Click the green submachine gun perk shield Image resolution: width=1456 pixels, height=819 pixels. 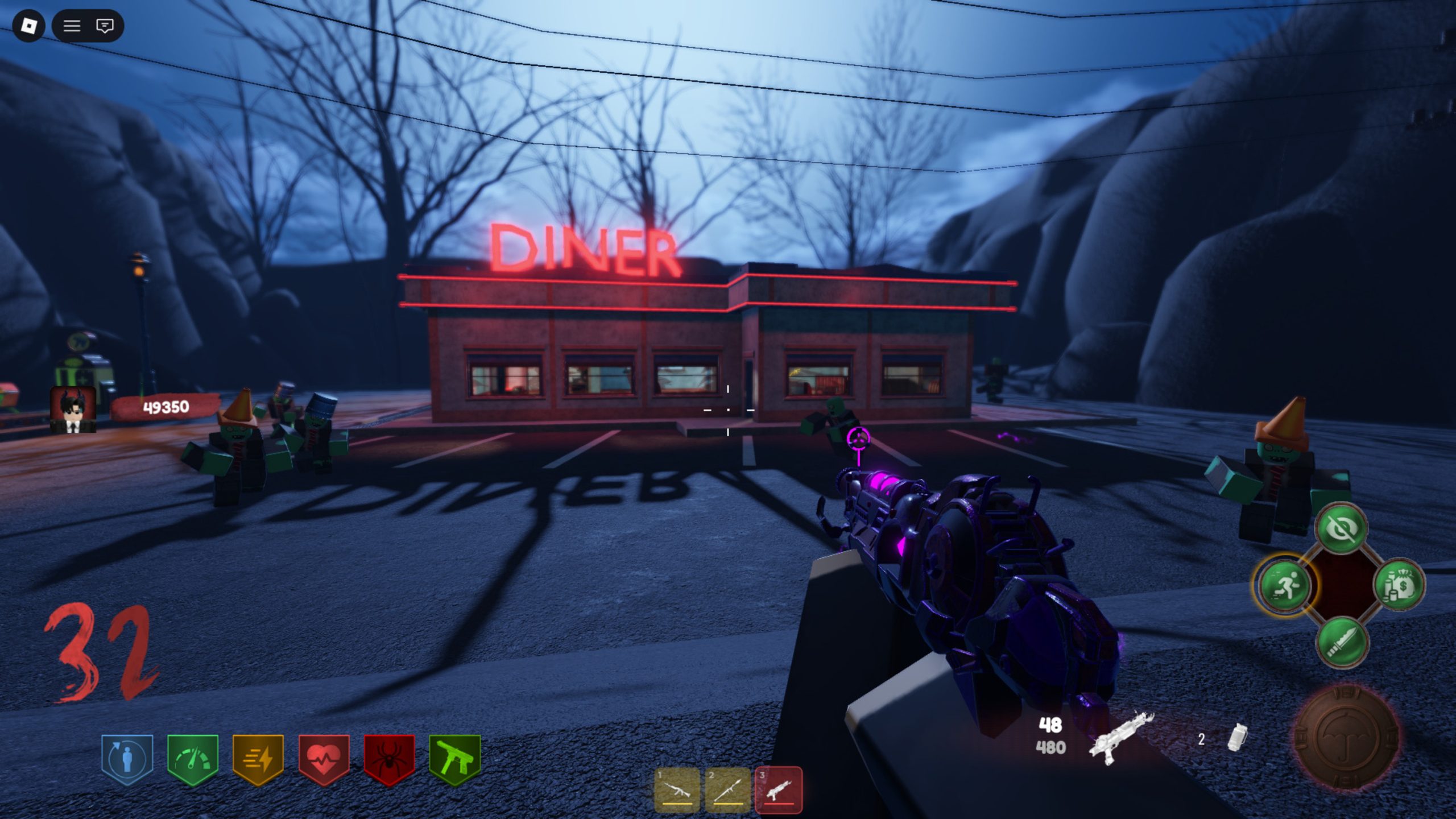(454, 759)
